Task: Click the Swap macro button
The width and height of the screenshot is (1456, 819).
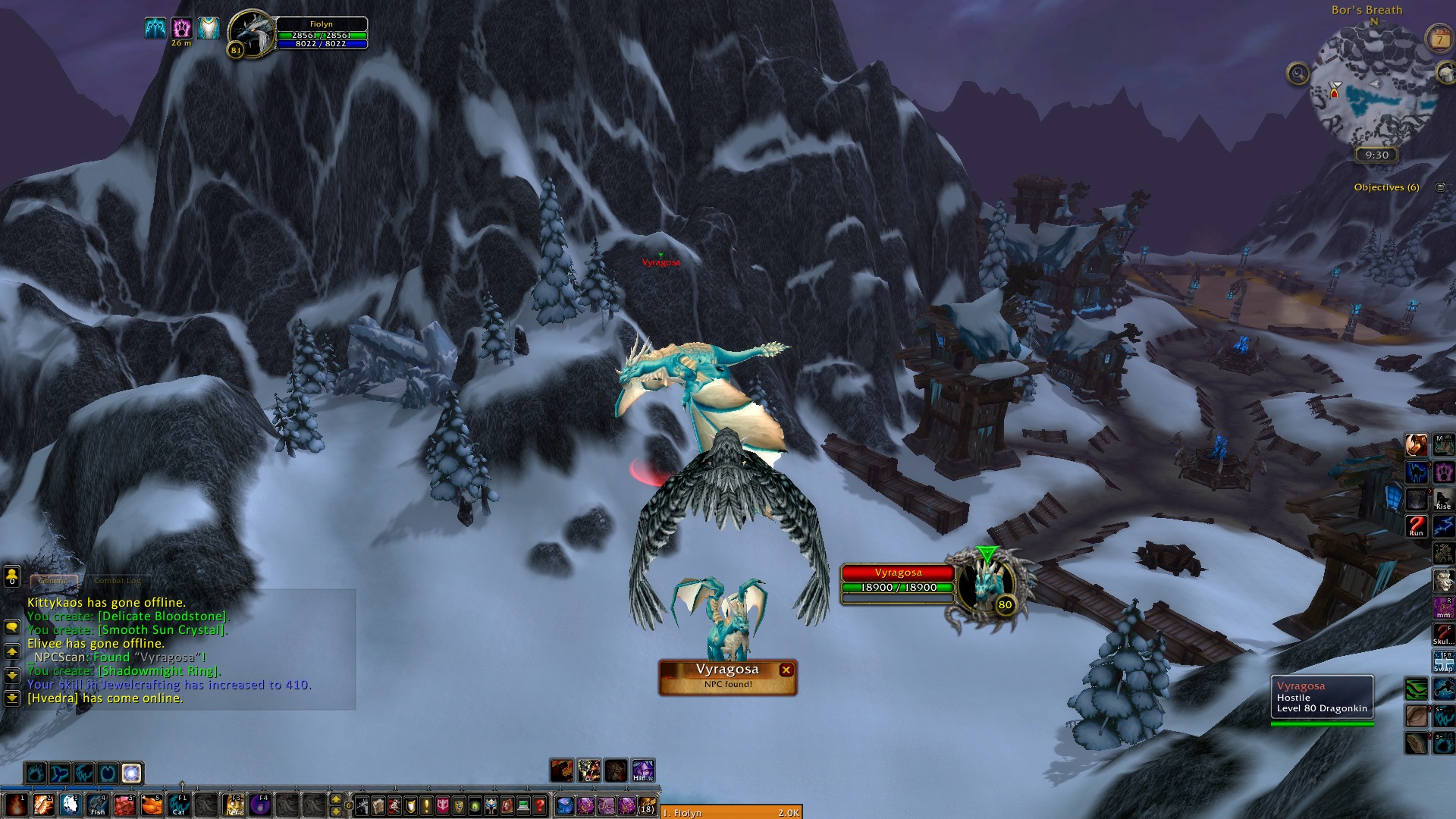Action: pyautogui.click(x=1442, y=661)
